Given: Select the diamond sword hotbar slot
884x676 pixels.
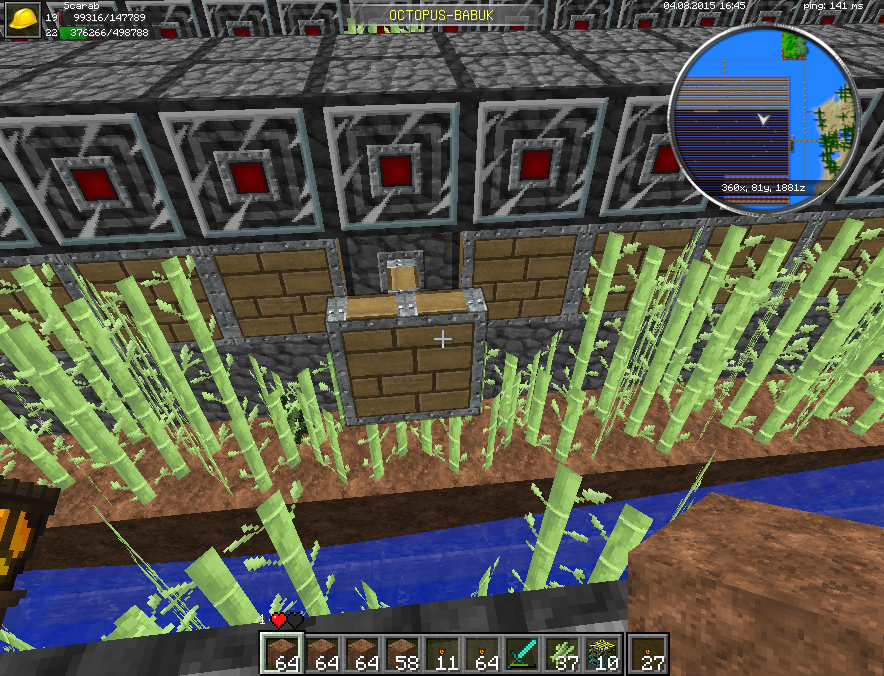Looking at the screenshot, I should pos(523,653).
